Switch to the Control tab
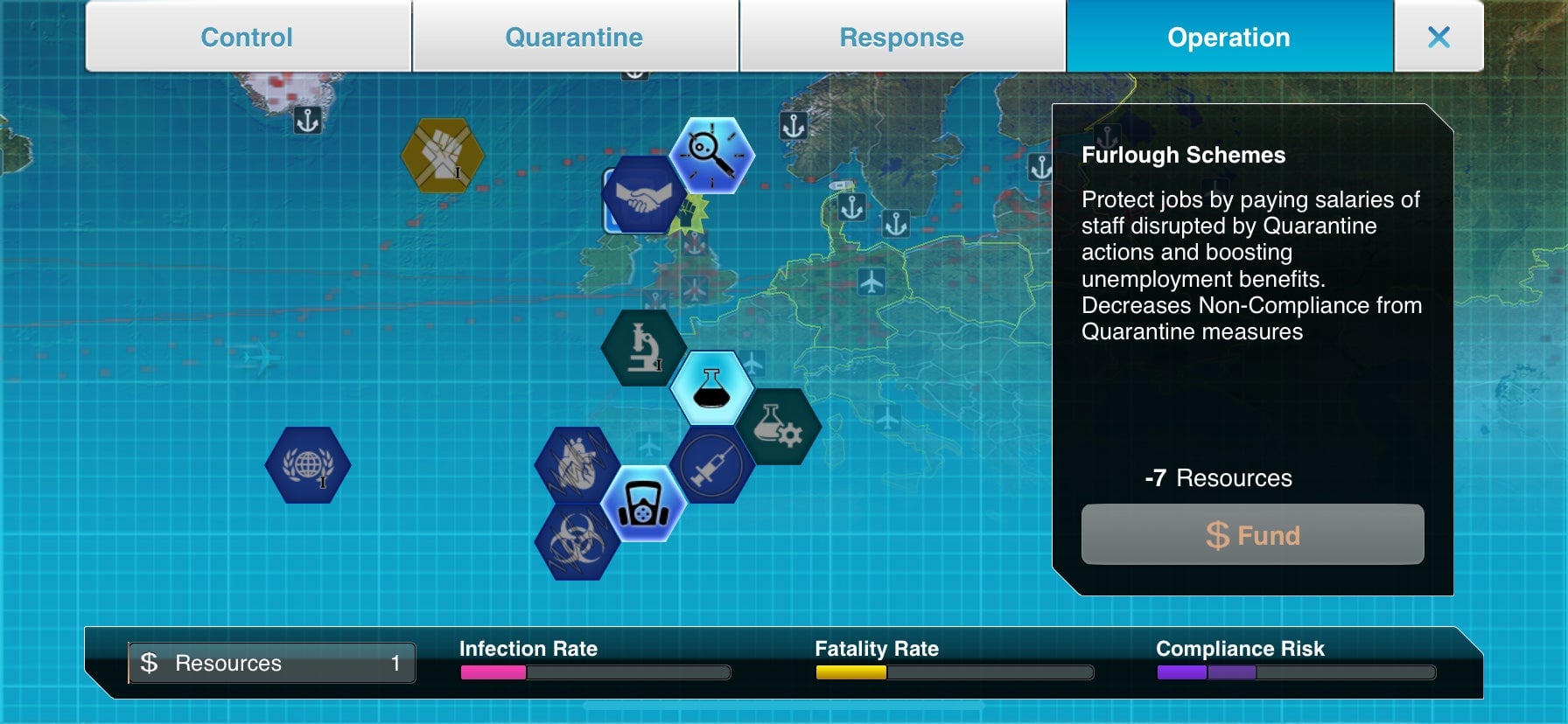 (246, 37)
